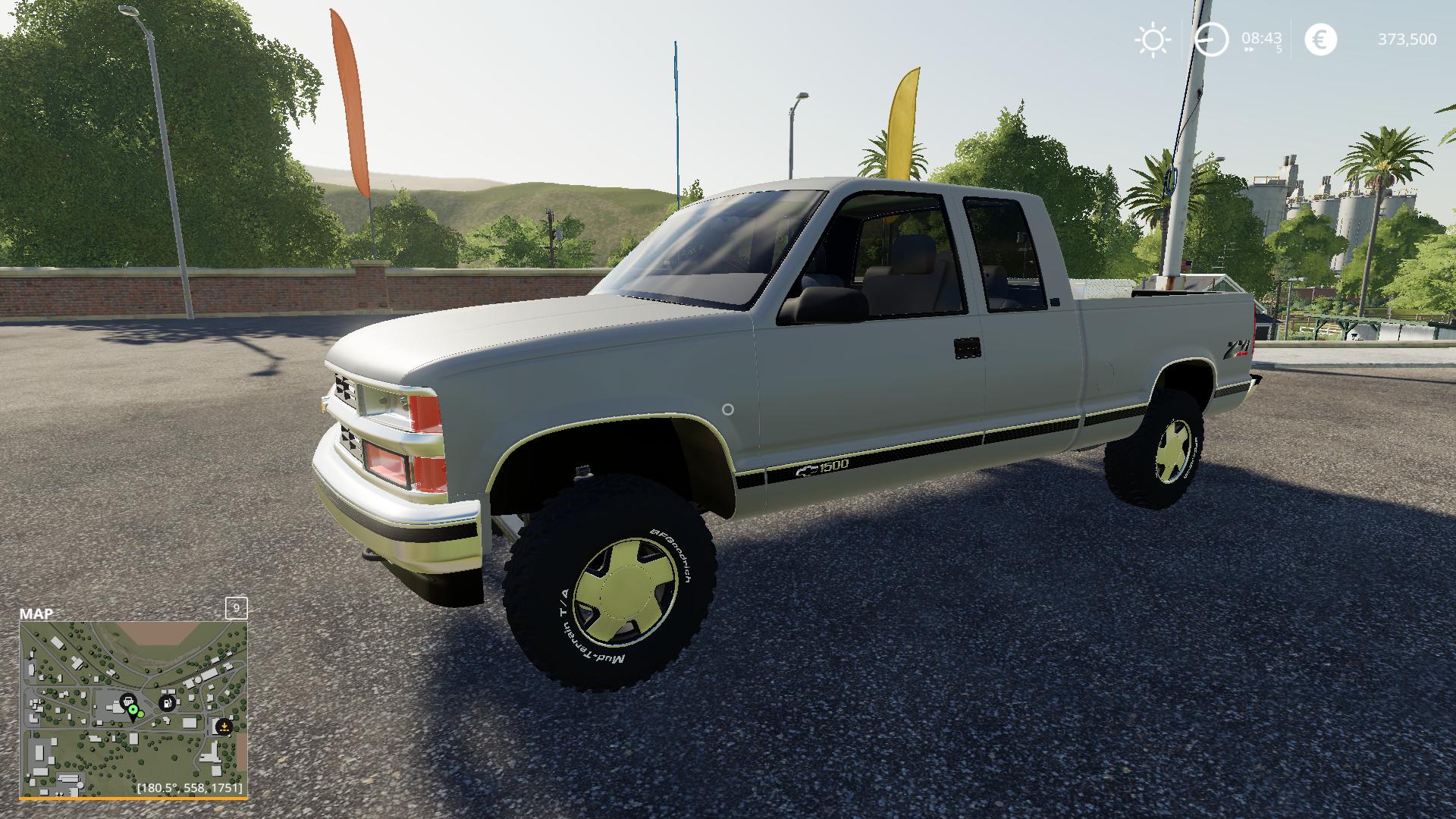Click the MAP panel title label
The width and height of the screenshot is (1456, 819).
coord(36,612)
